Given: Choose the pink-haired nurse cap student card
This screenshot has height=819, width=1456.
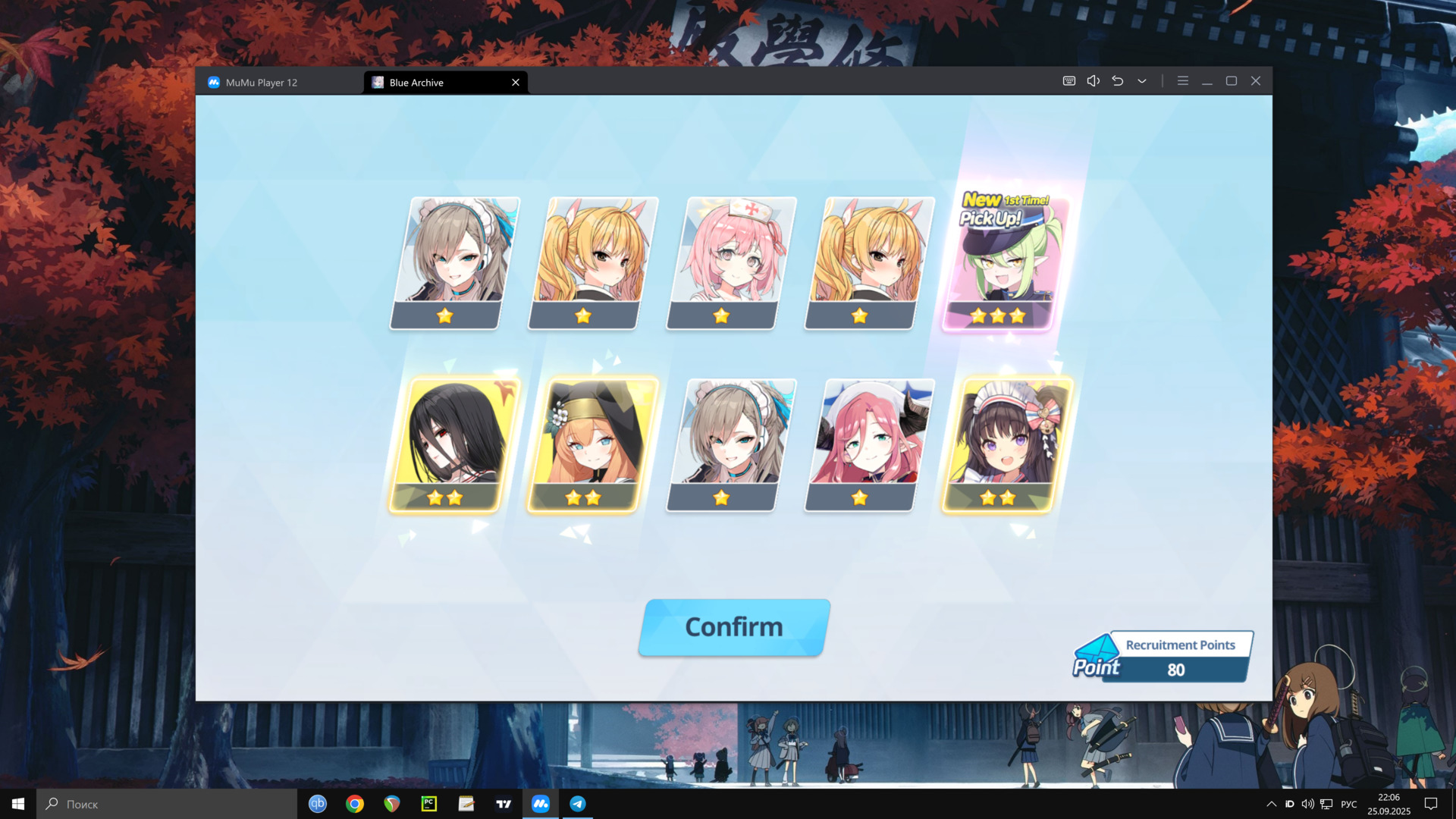Looking at the screenshot, I should pyautogui.click(x=730, y=262).
